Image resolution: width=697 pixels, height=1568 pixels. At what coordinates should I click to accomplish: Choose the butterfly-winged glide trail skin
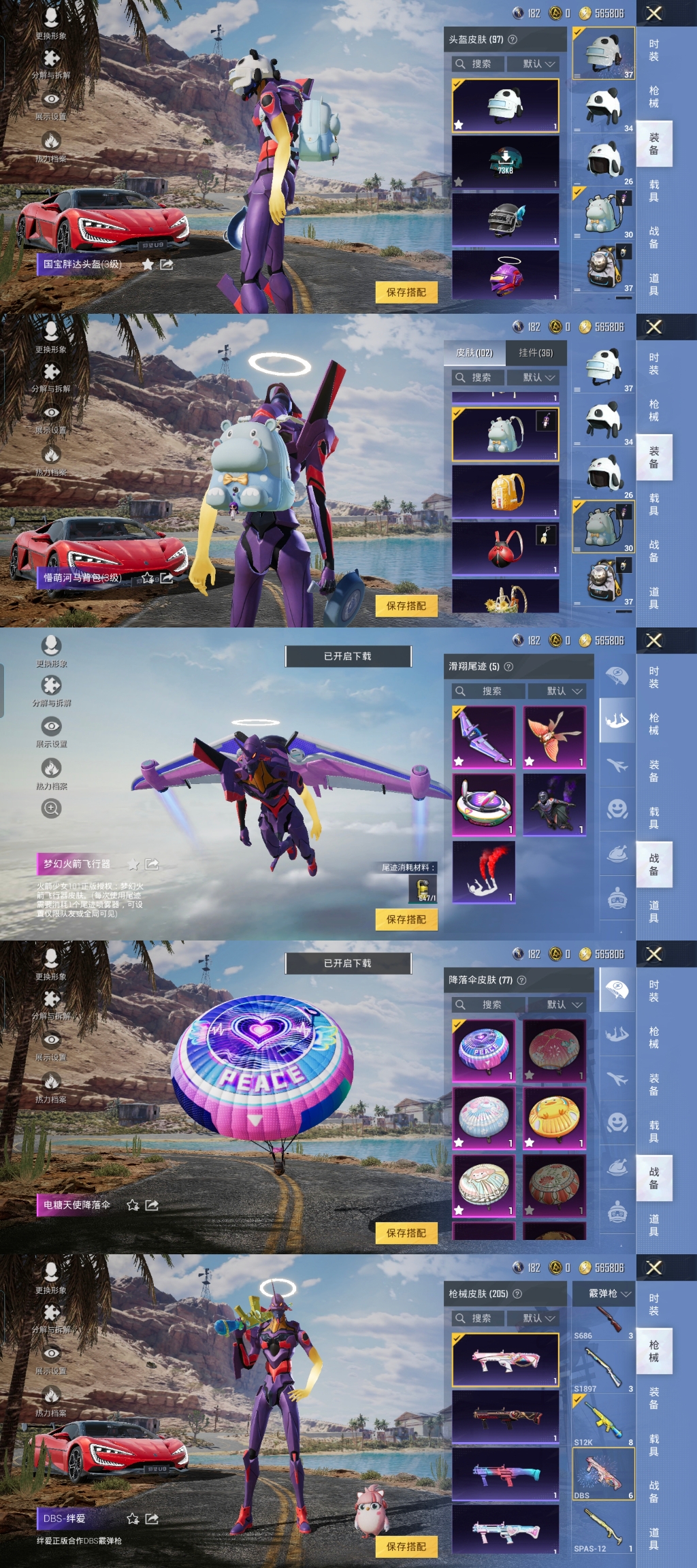click(554, 737)
